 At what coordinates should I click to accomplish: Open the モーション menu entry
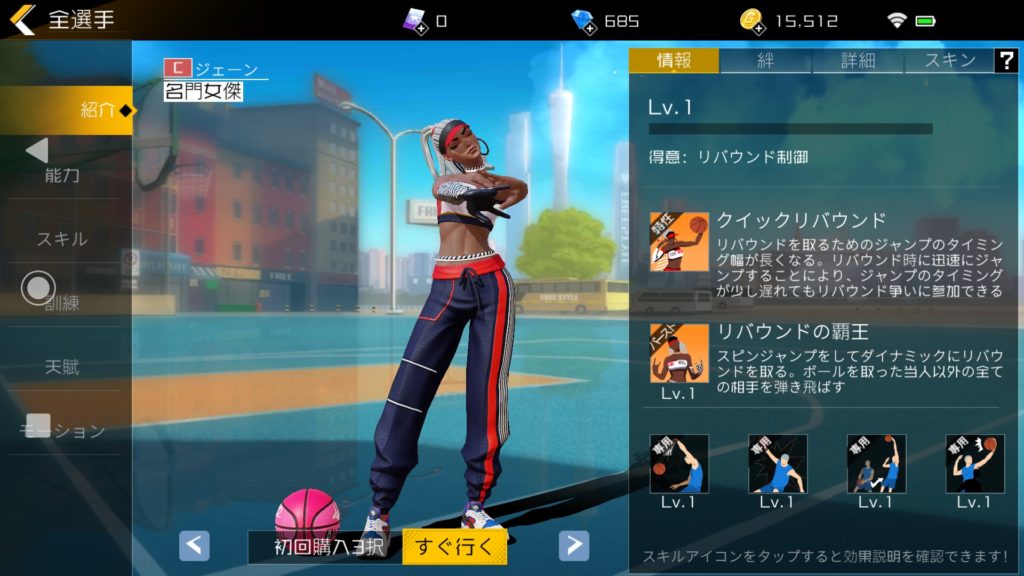(x=62, y=431)
